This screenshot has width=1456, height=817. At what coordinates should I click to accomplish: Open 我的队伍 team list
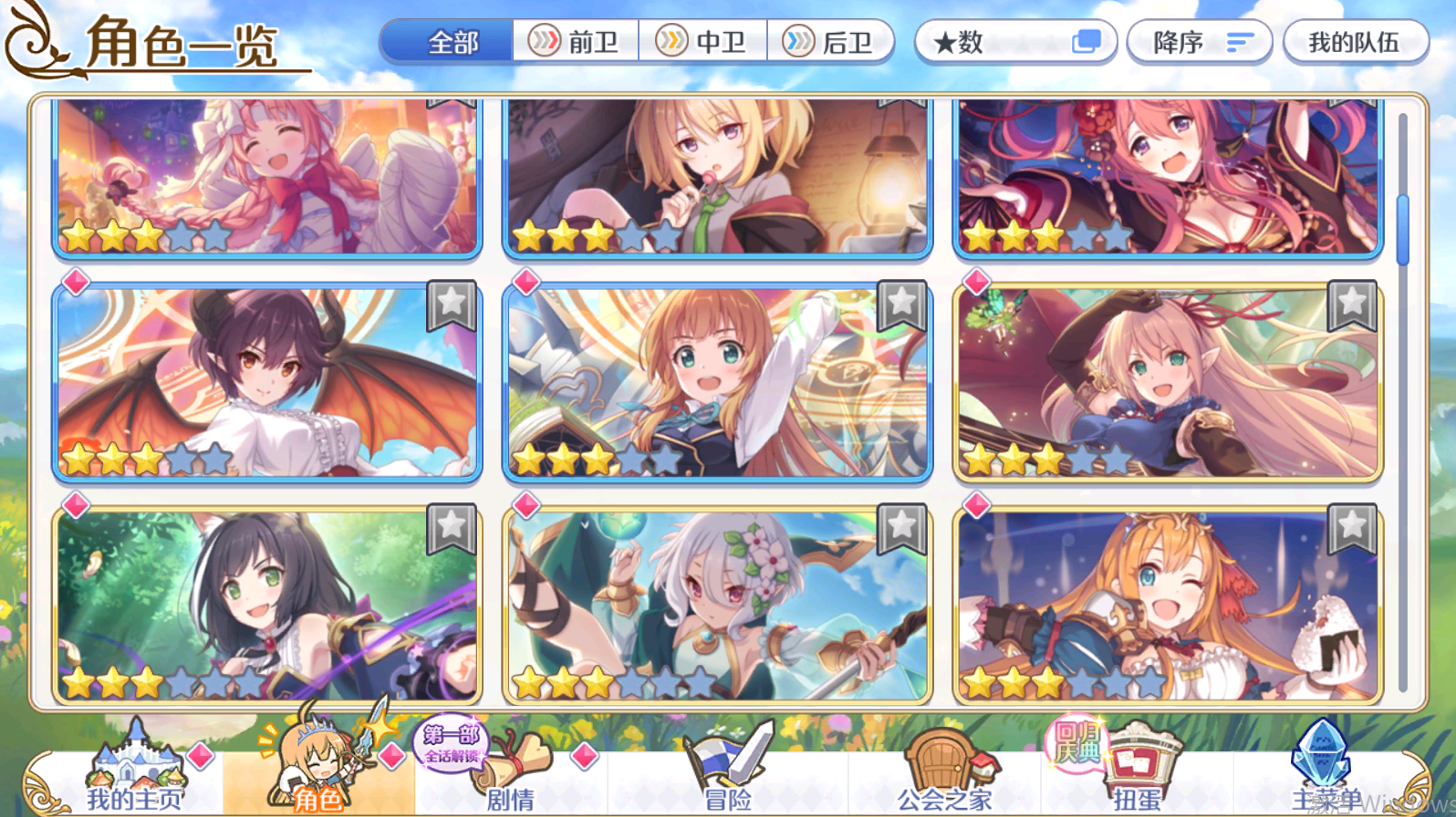click(x=1355, y=41)
